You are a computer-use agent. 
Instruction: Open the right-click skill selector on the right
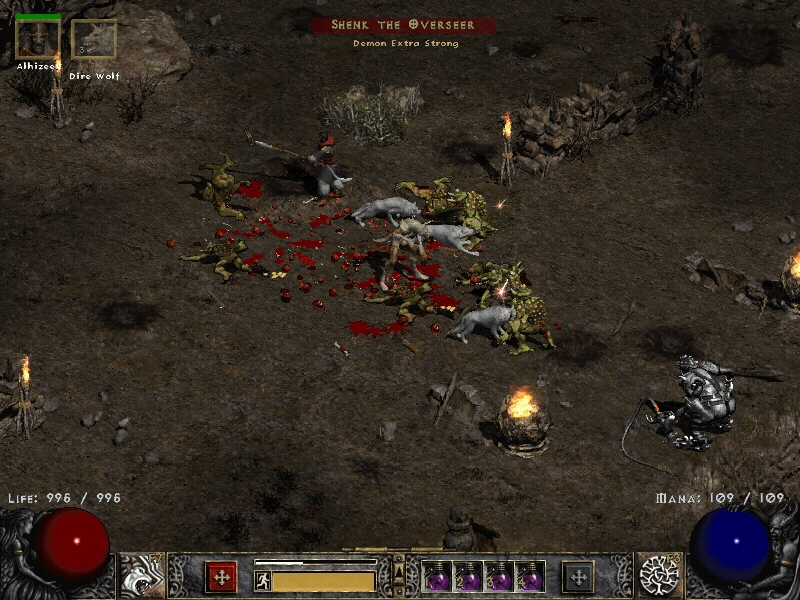(660, 575)
